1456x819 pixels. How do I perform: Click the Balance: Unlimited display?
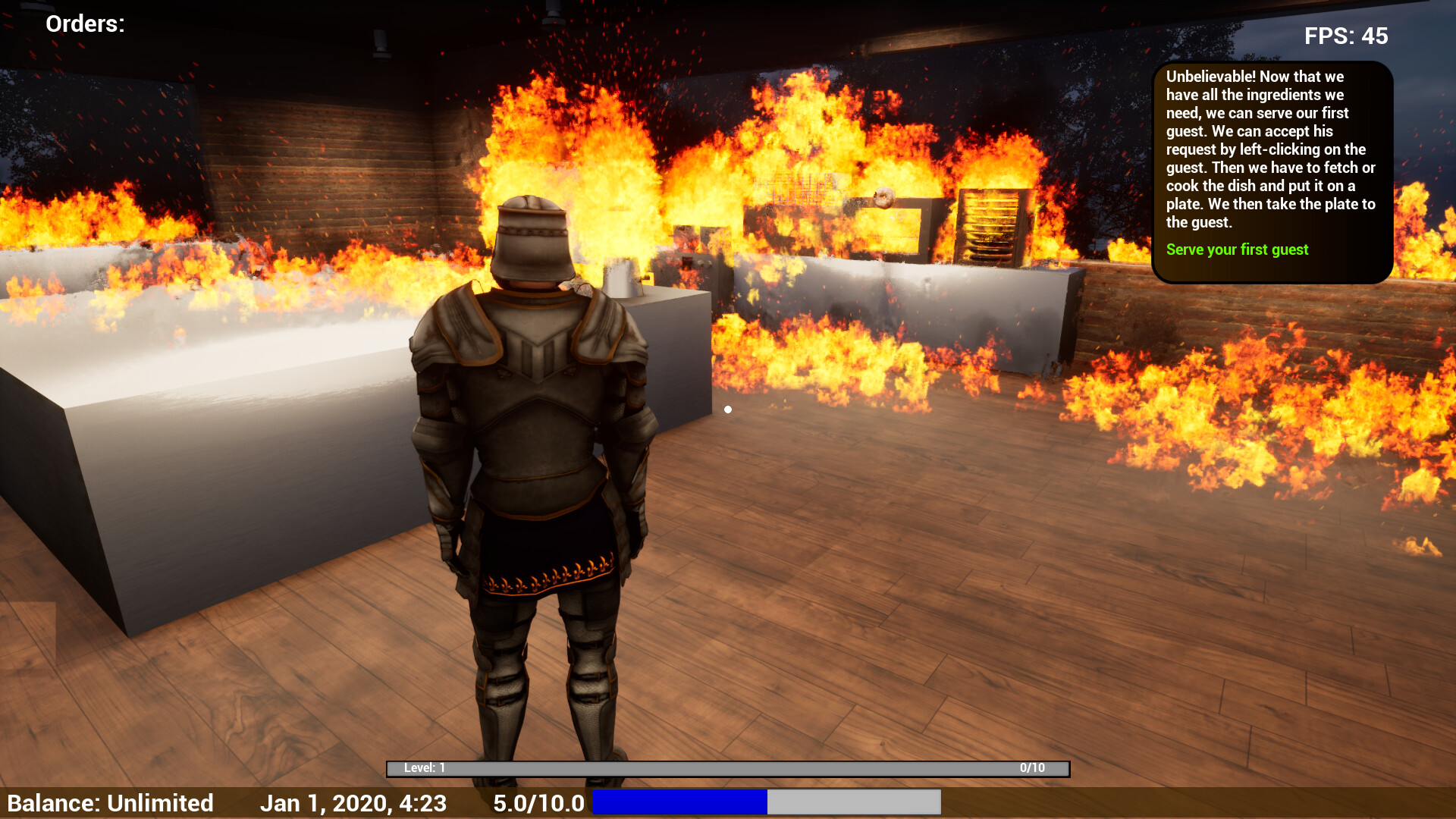[114, 802]
